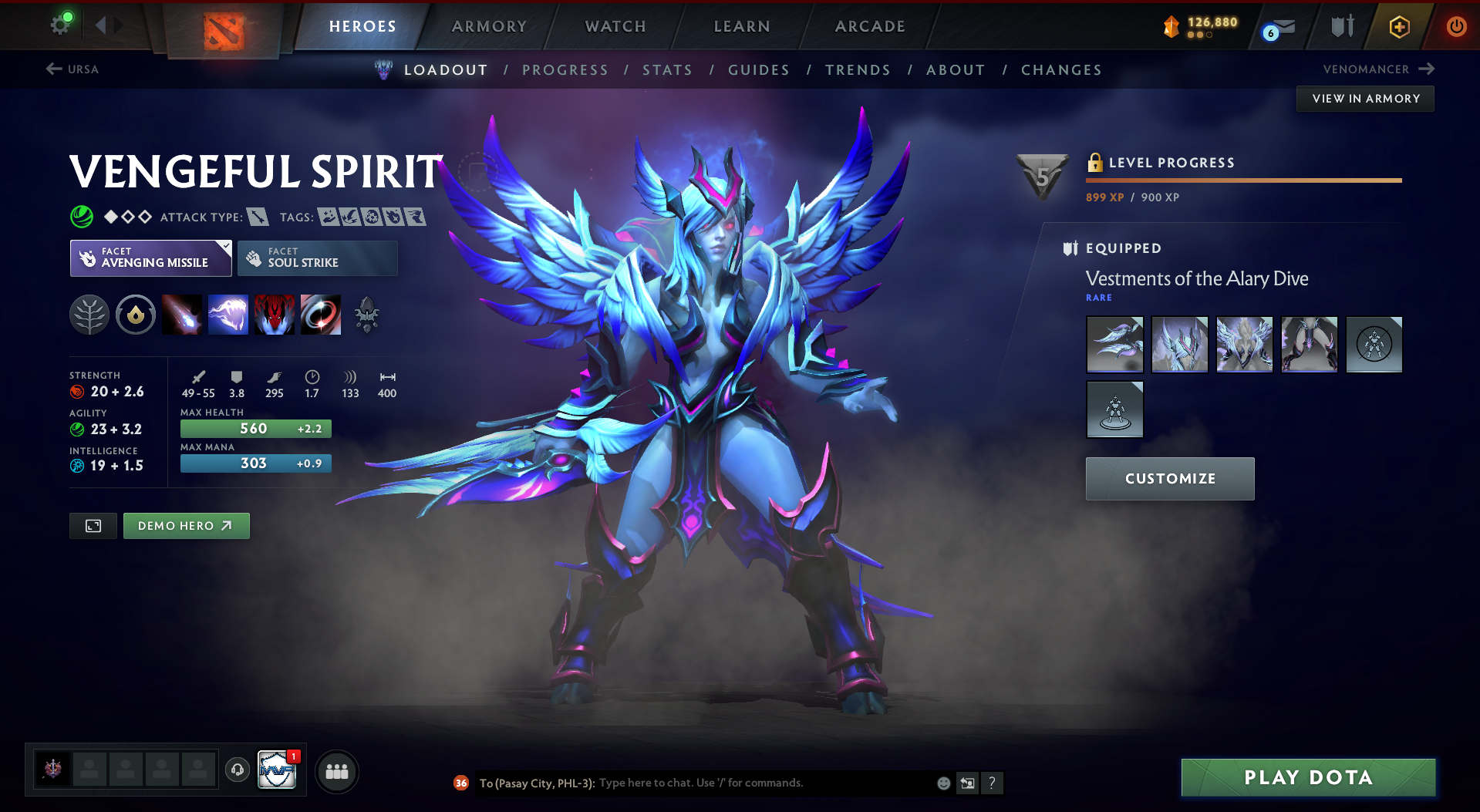Select the Soul Strike facet
Screen dimensions: 1480x812
(317, 258)
